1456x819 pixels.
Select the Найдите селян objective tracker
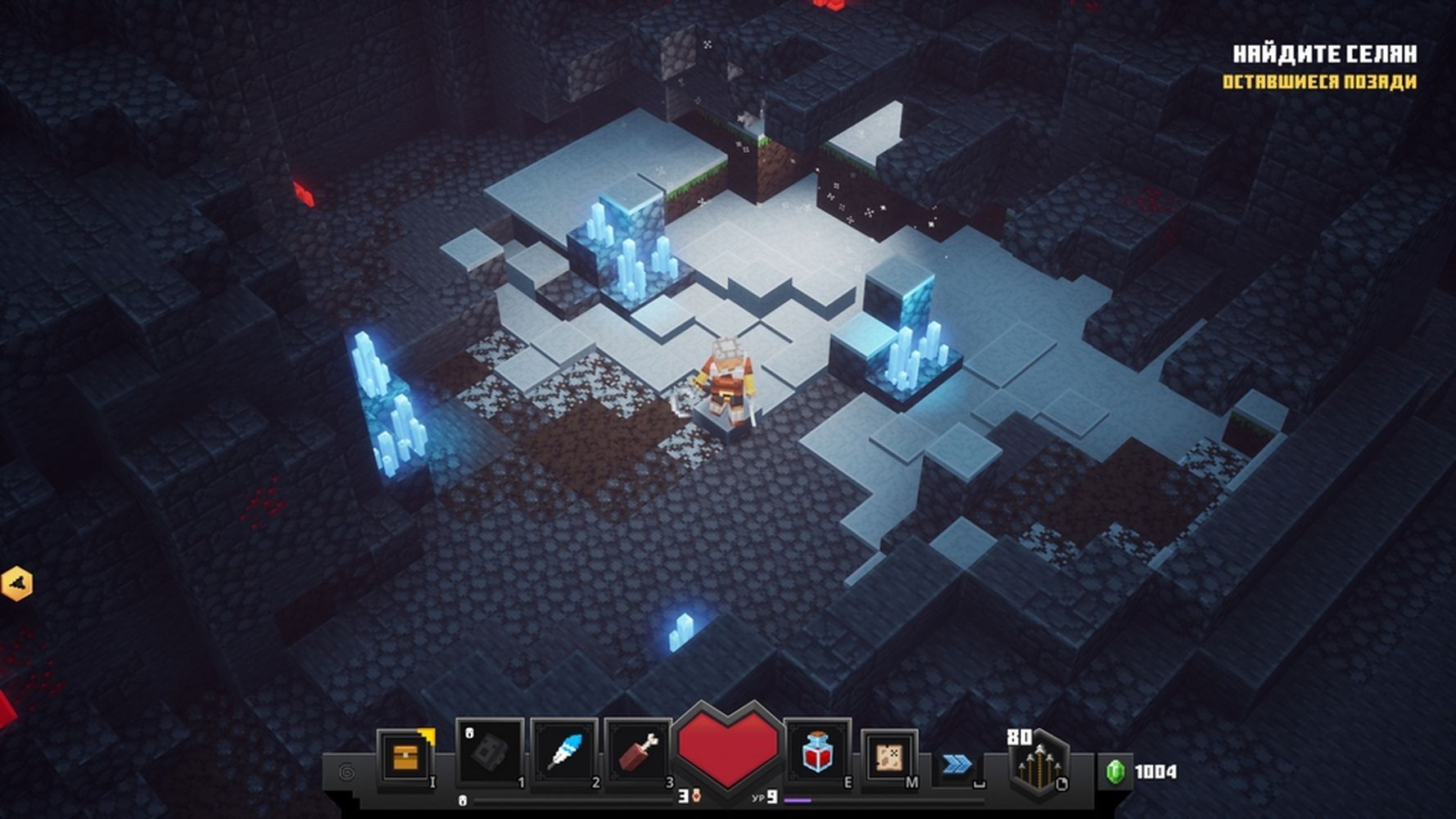tap(1324, 54)
